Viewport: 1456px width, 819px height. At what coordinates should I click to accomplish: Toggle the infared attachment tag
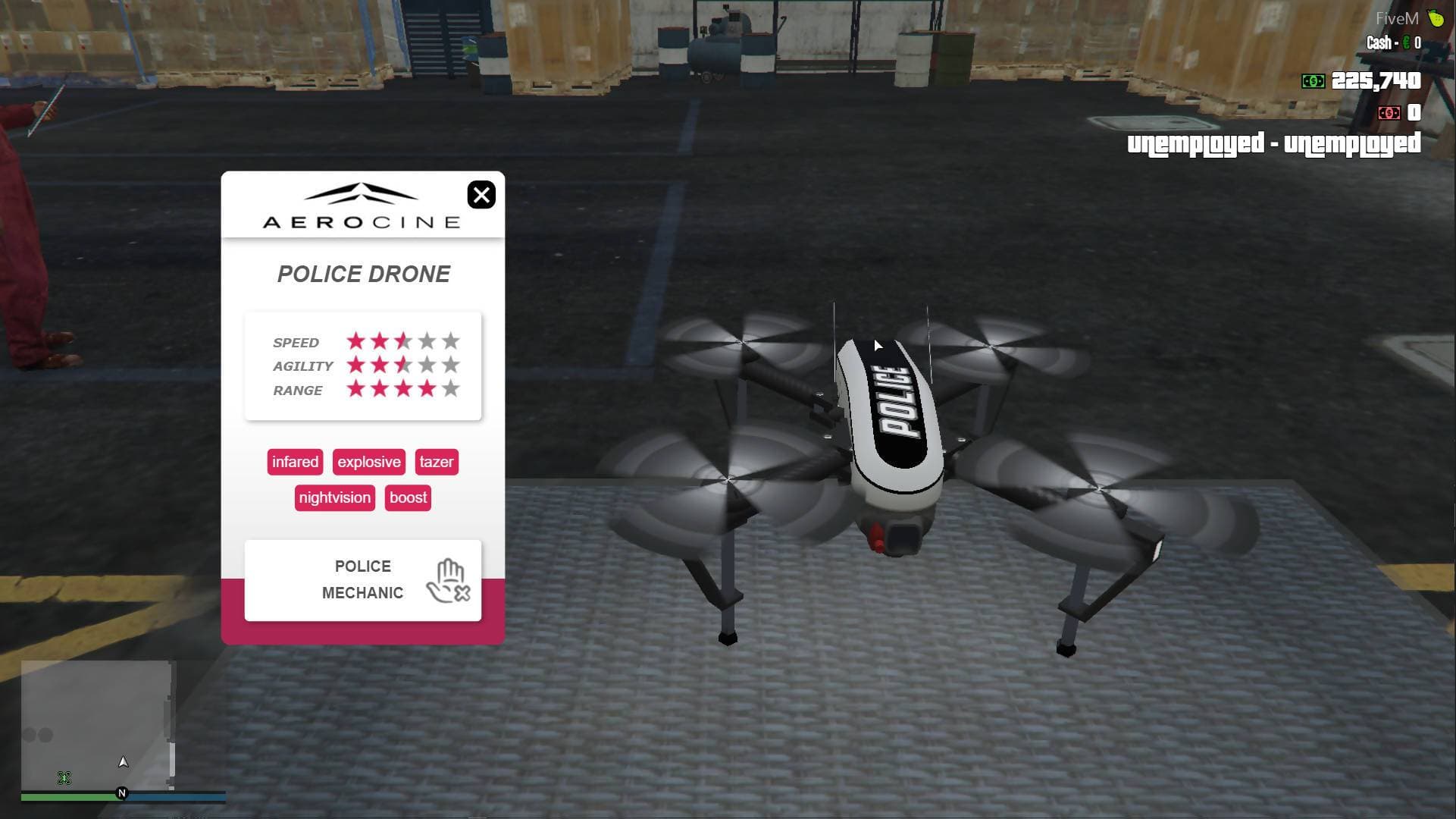(295, 462)
